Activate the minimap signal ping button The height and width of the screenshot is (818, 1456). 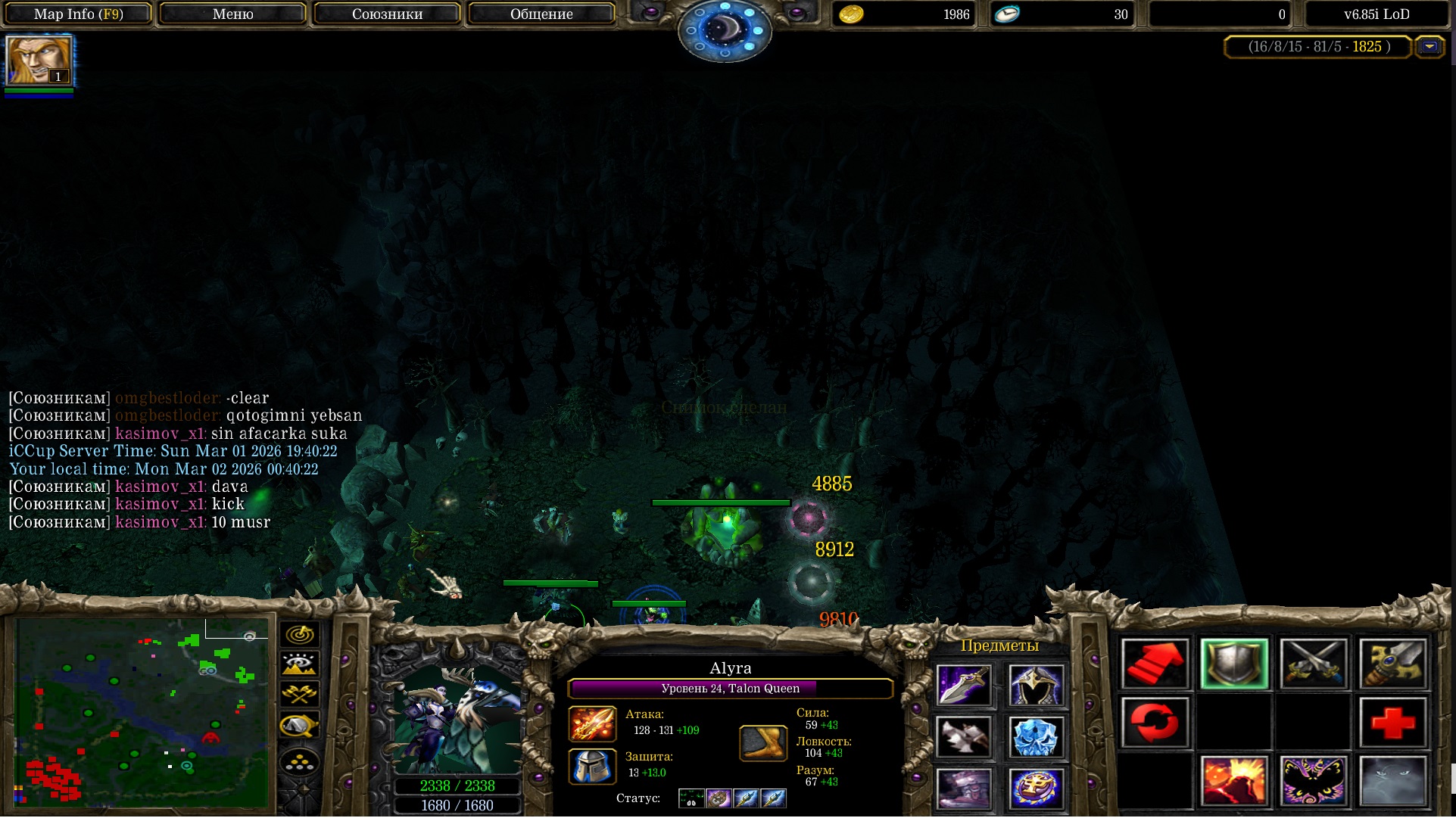pyautogui.click(x=300, y=634)
